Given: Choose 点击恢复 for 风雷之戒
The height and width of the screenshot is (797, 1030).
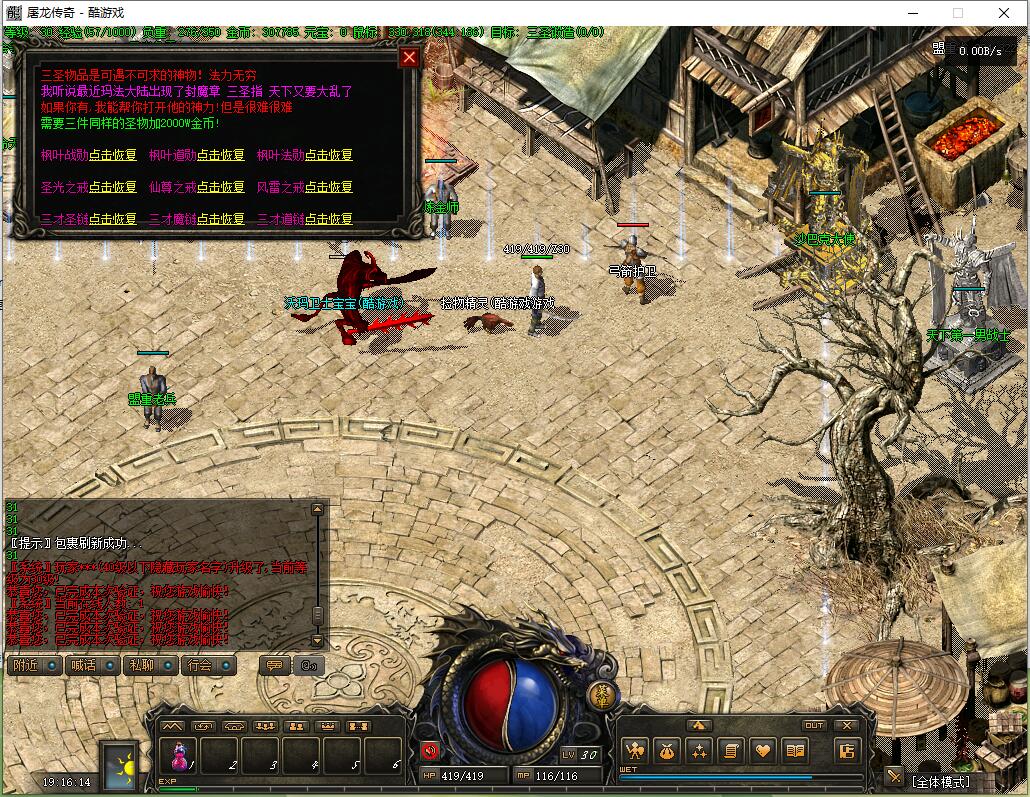Looking at the screenshot, I should [329, 187].
